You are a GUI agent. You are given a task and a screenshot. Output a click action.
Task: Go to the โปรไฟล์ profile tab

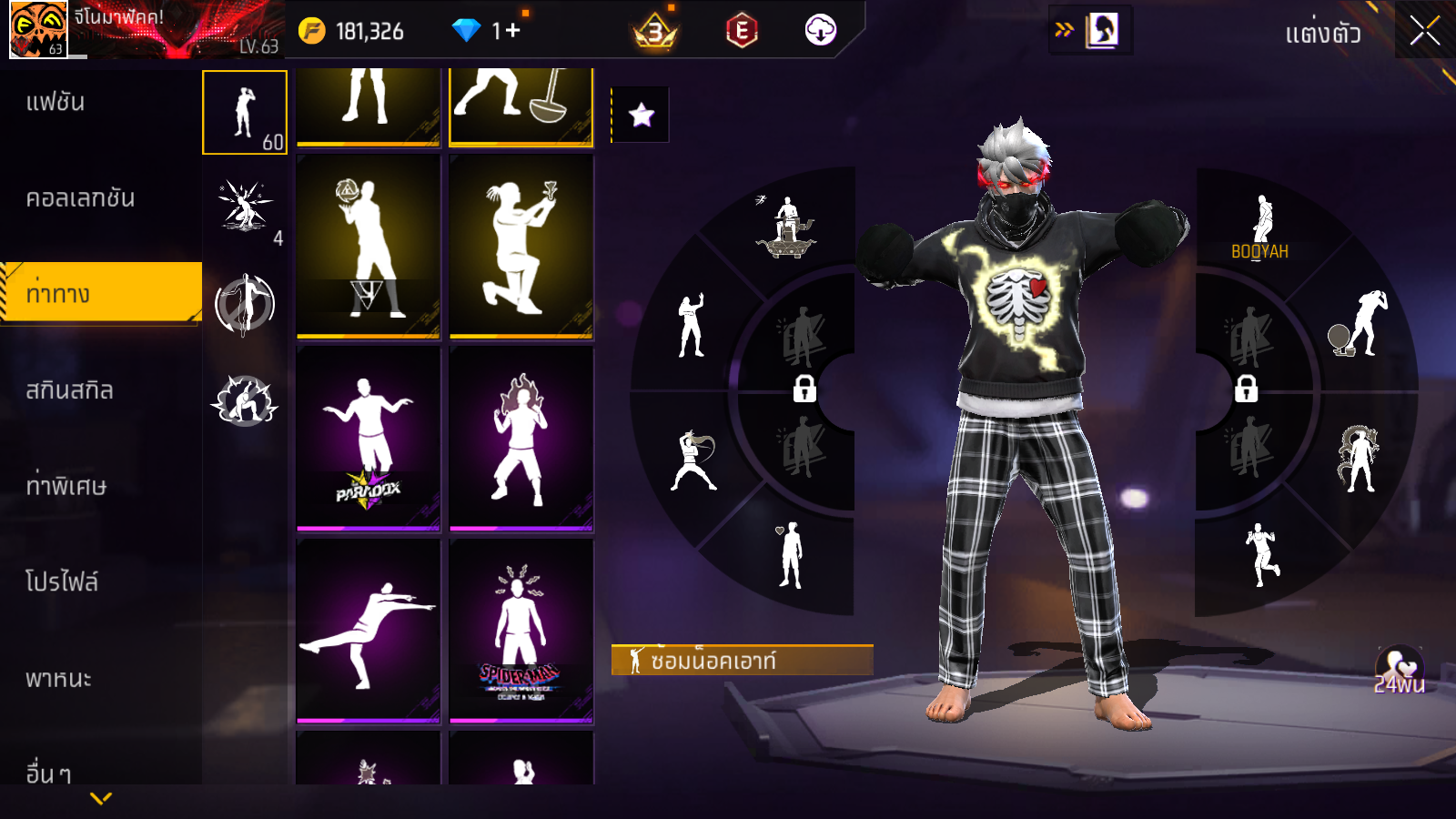[61, 581]
